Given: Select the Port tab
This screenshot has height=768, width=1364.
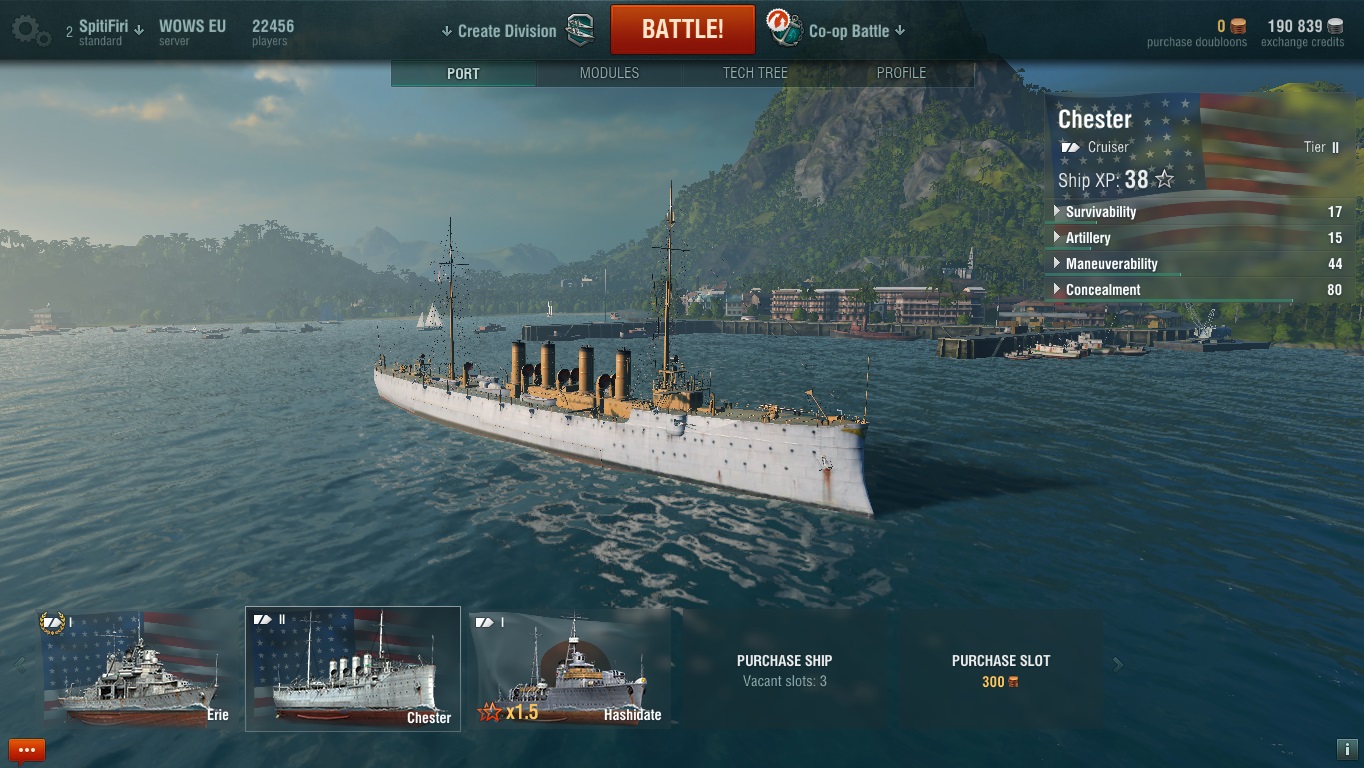Looking at the screenshot, I should coord(463,73).
